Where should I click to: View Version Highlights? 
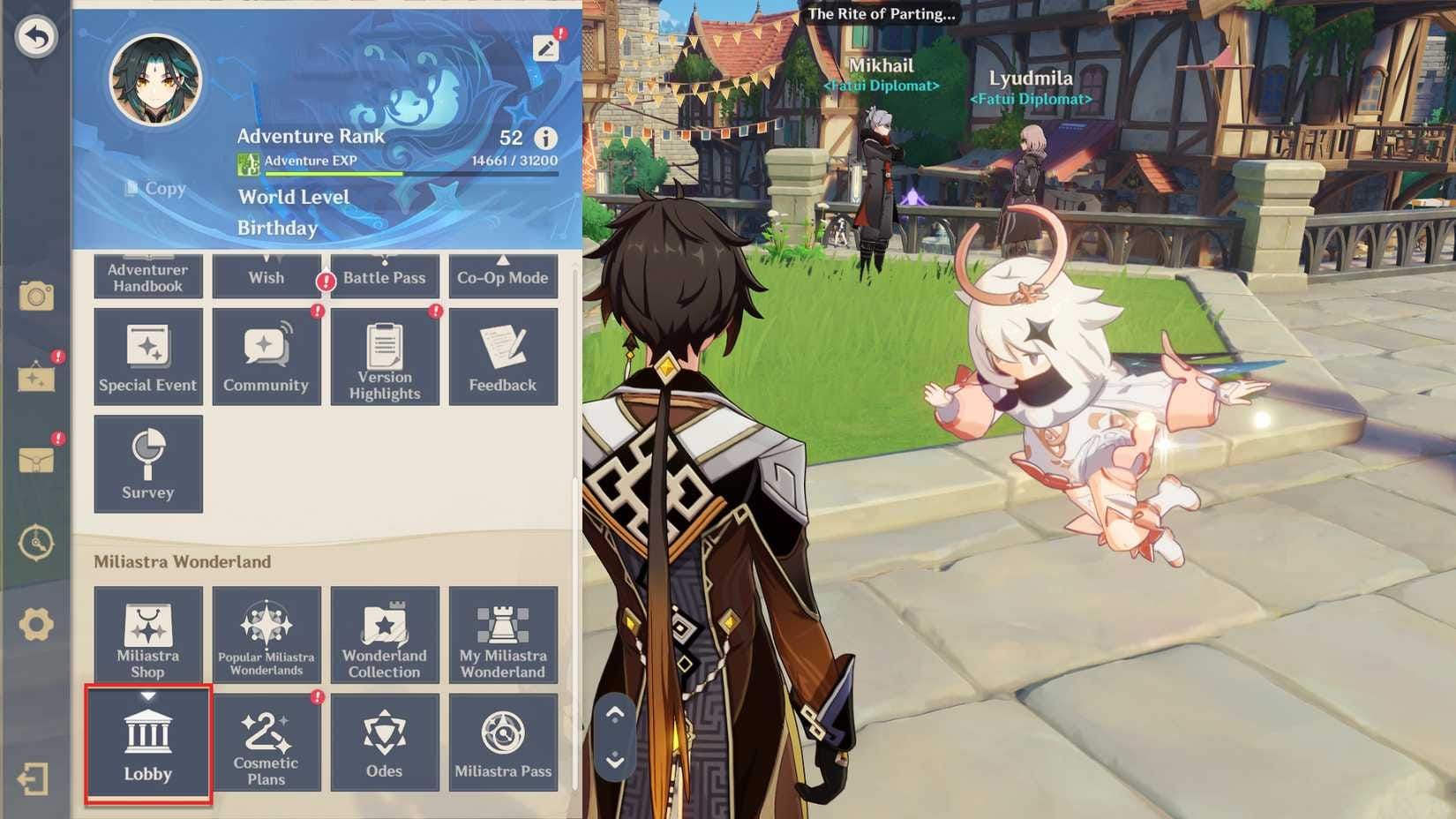point(385,356)
